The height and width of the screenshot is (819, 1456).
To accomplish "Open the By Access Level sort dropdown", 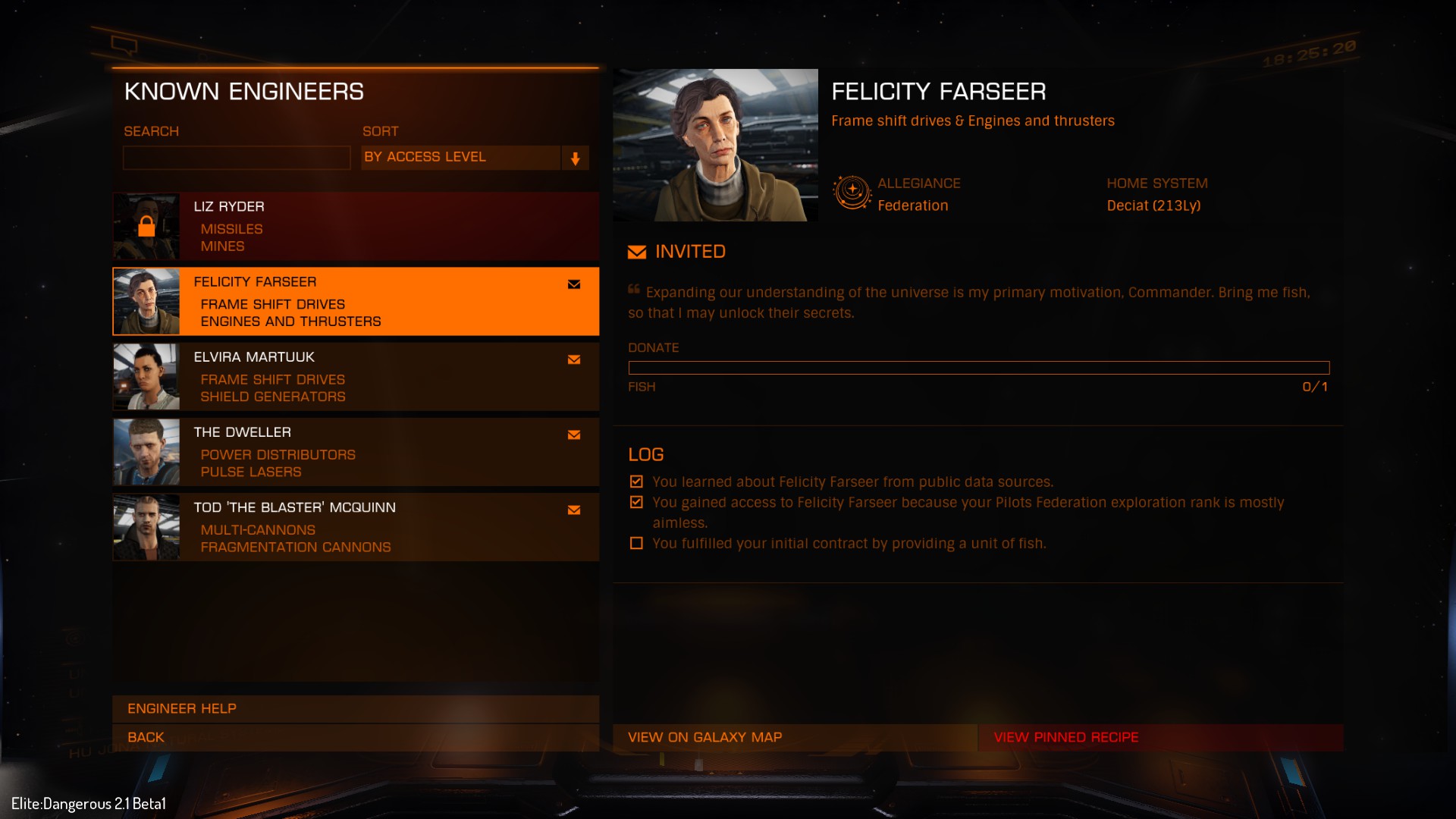I will (475, 158).
